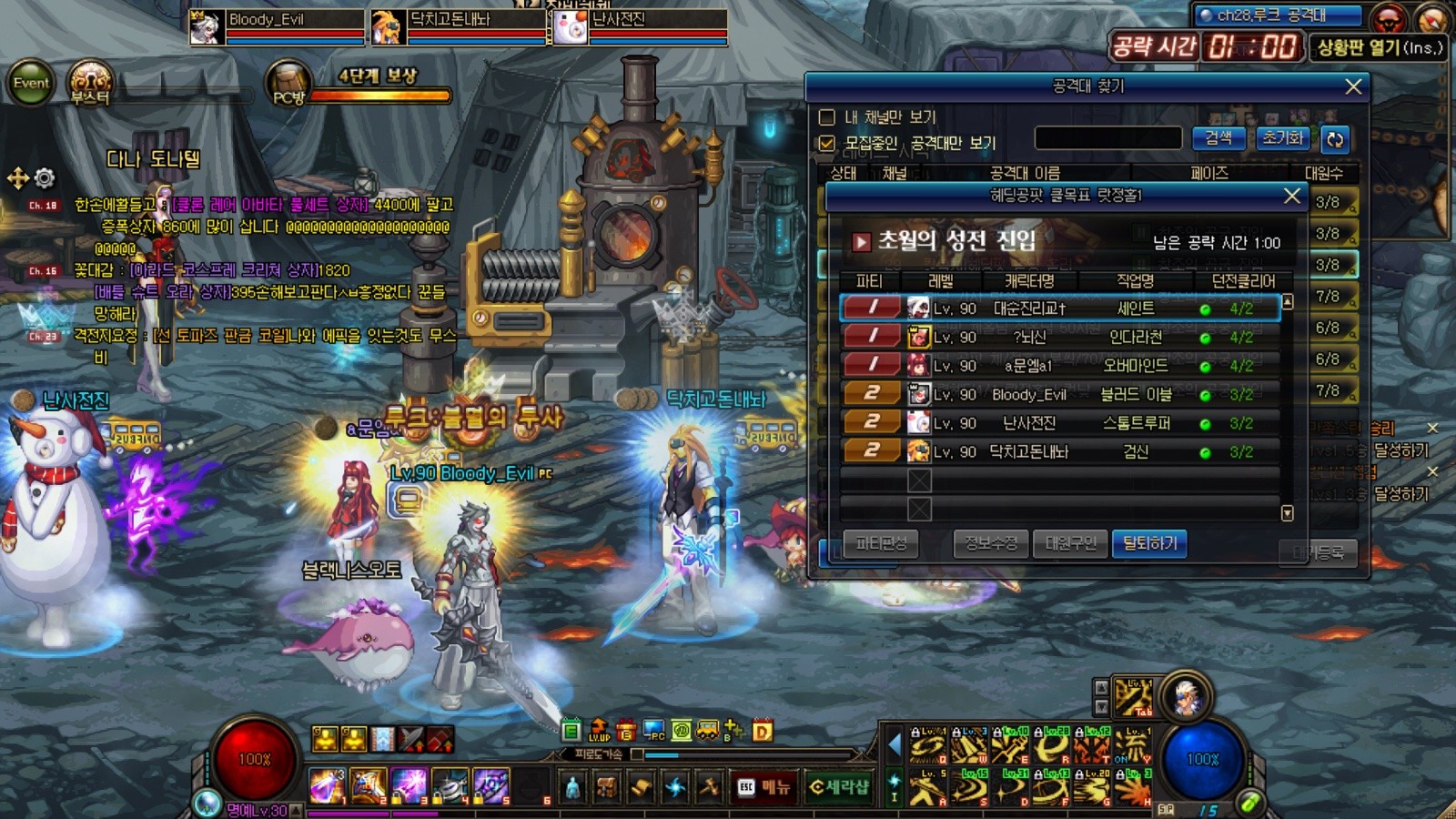Refresh the raid list with the circular arrow button
This screenshot has height=819, width=1456.
click(1335, 139)
